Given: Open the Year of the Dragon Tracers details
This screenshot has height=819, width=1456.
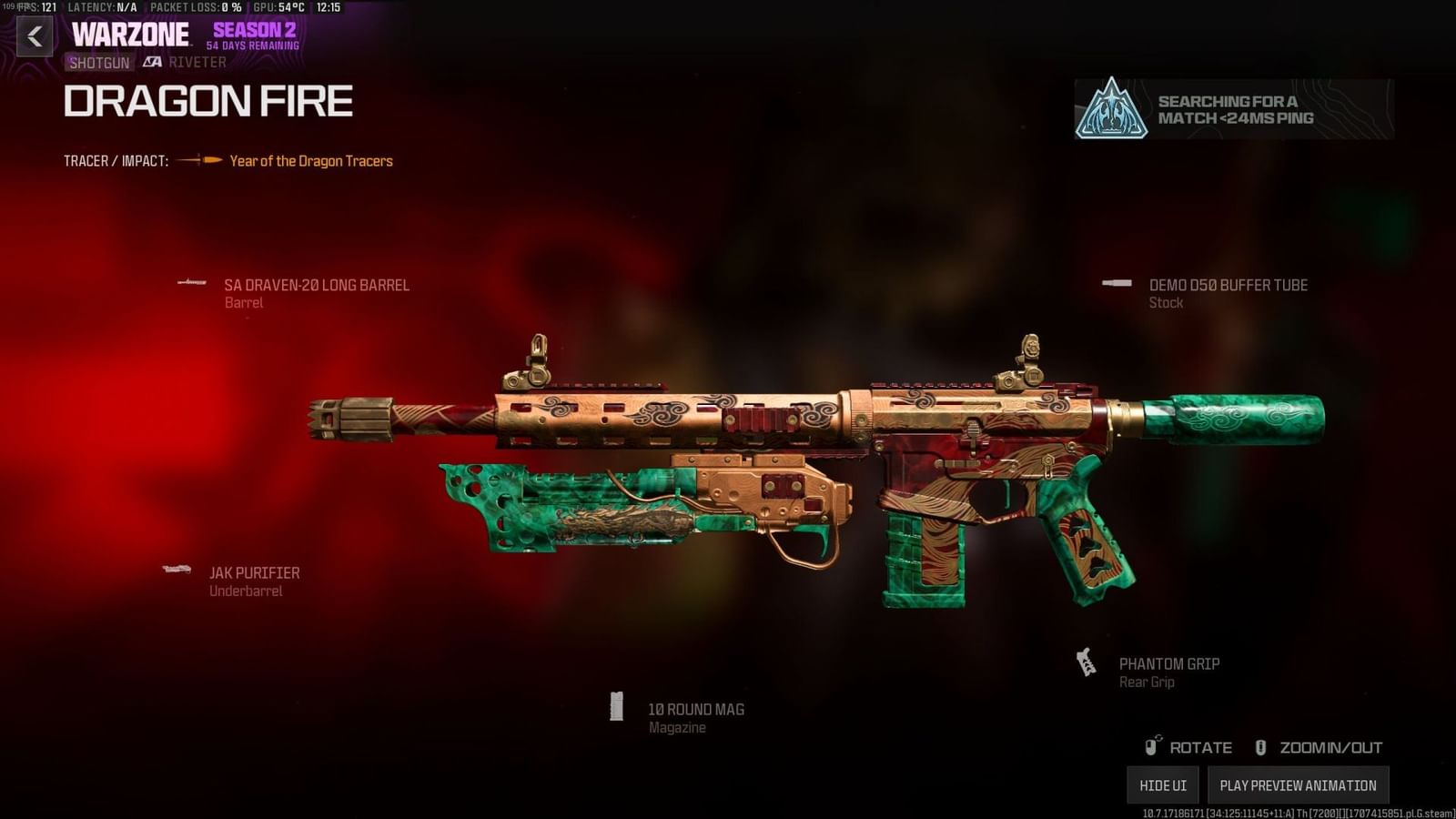Looking at the screenshot, I should [x=310, y=160].
